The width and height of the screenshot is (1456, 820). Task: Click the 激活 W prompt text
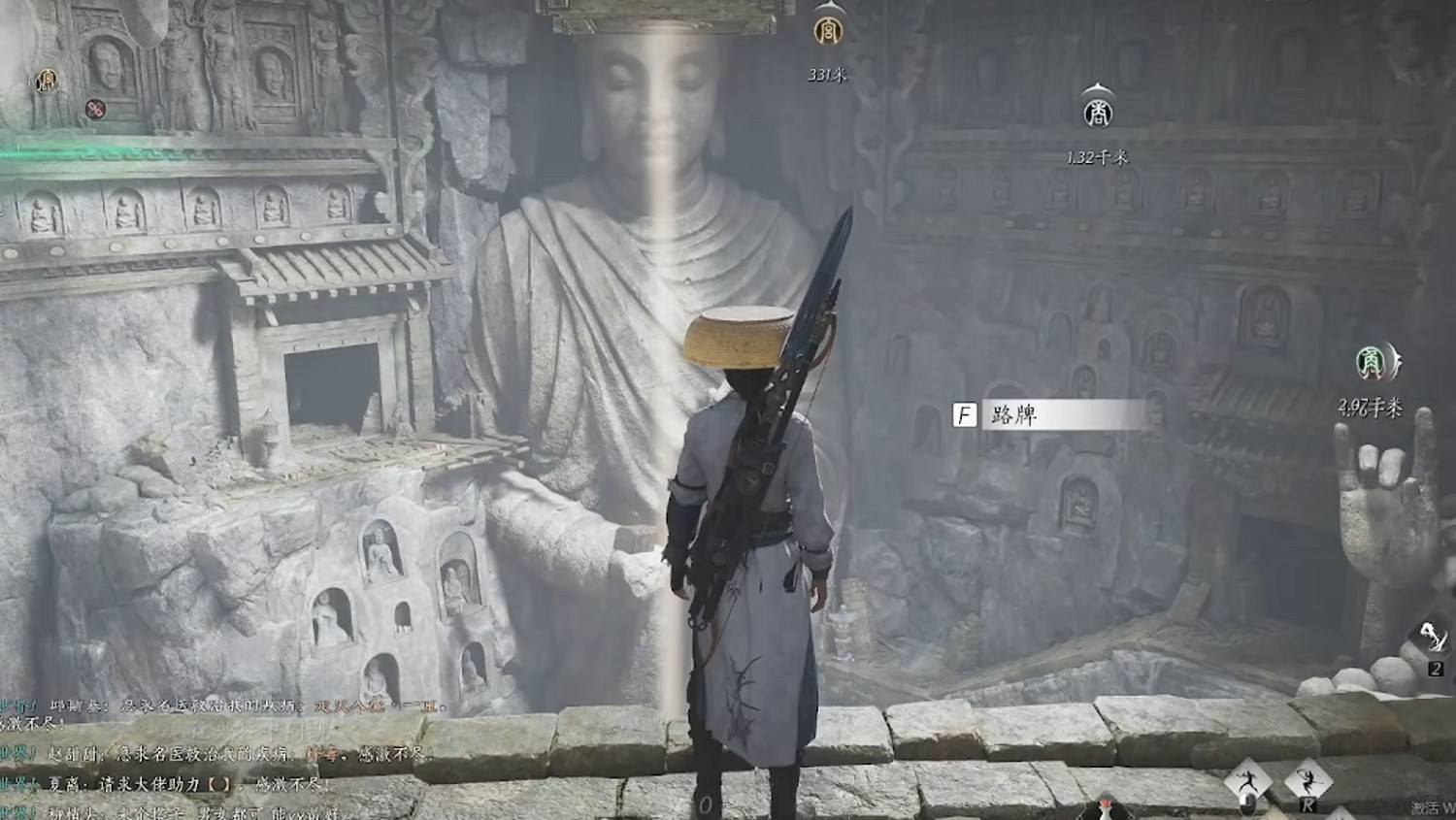click(x=1430, y=806)
